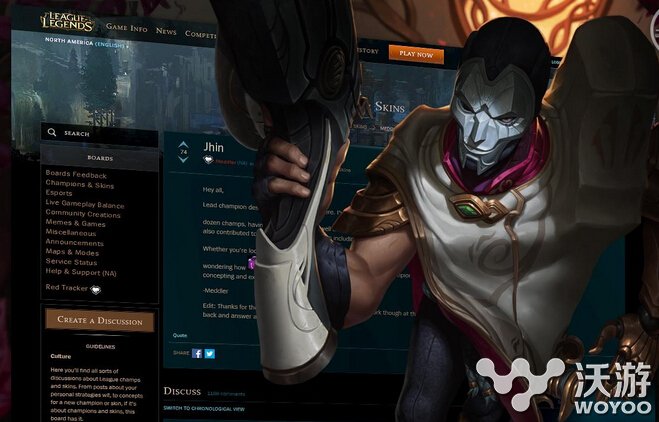Click the orange Play Now button
Viewport: 659px width, 422px height.
pyautogui.click(x=416, y=54)
